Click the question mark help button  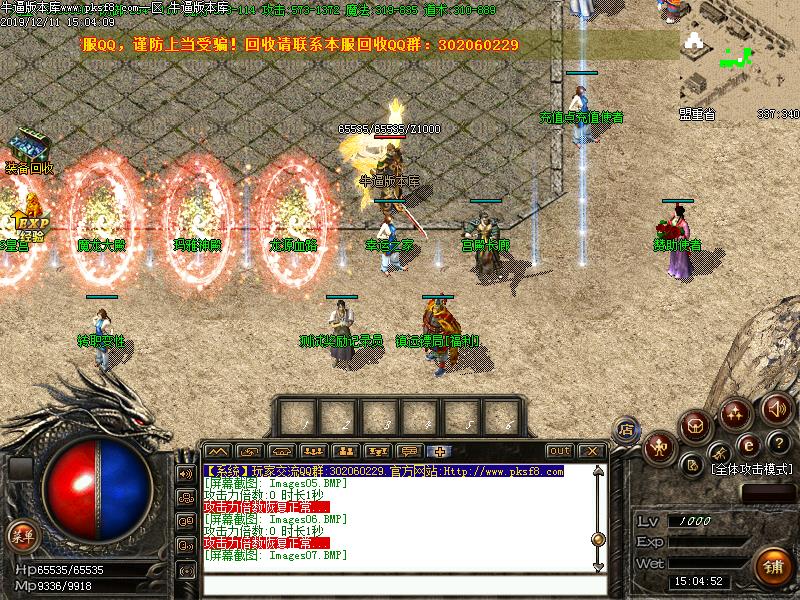[780, 443]
